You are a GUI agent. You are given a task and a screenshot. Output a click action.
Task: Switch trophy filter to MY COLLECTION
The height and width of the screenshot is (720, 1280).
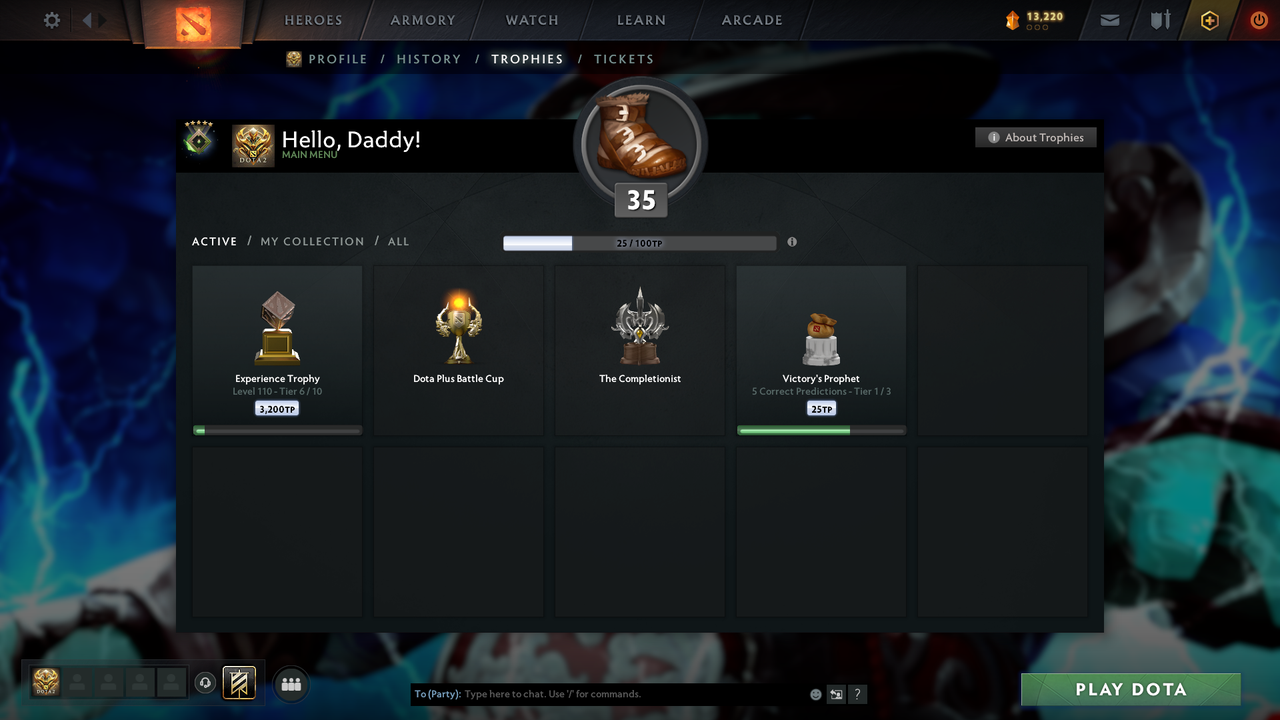(x=312, y=241)
